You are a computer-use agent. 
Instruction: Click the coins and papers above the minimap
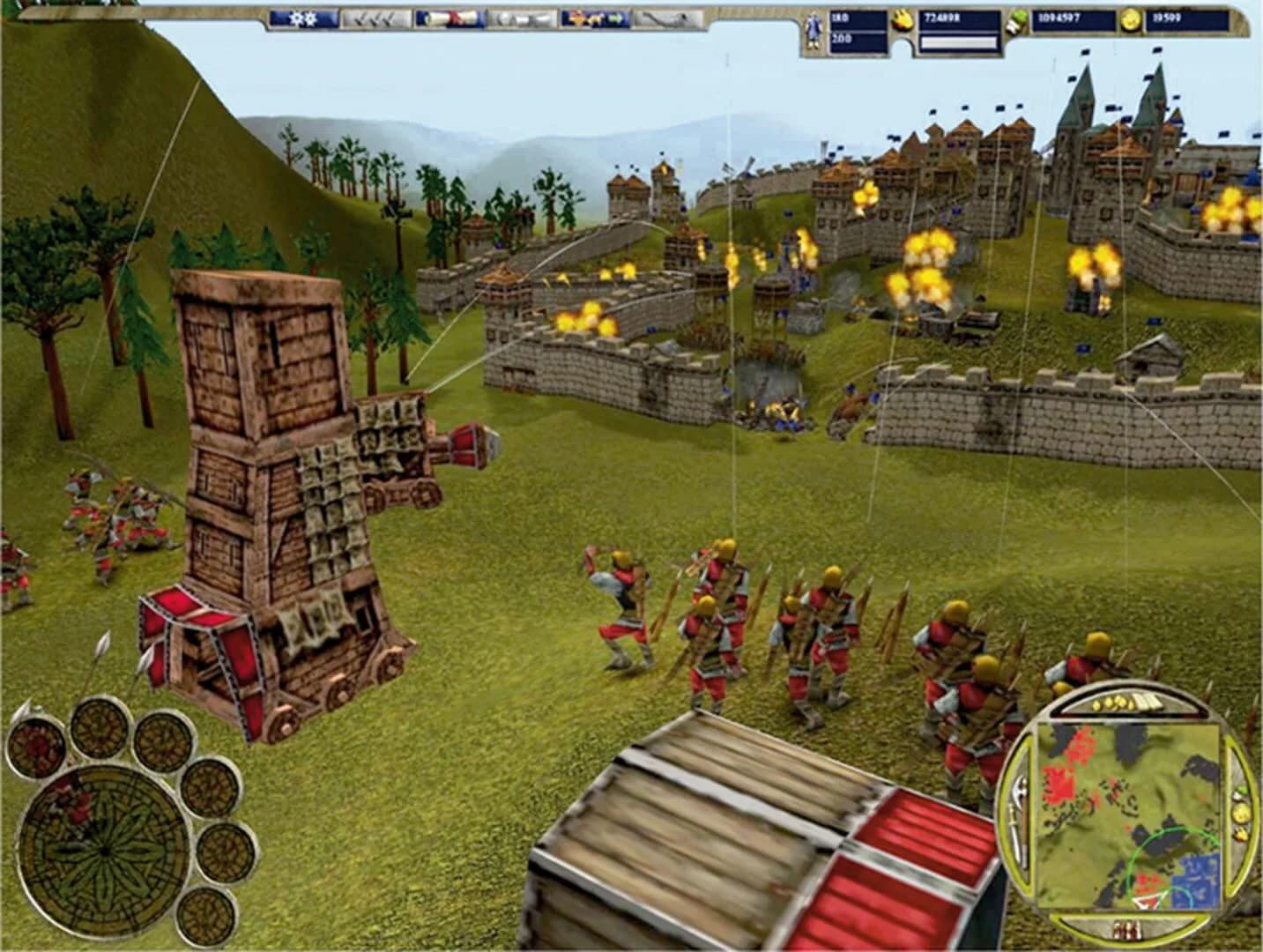(1122, 703)
